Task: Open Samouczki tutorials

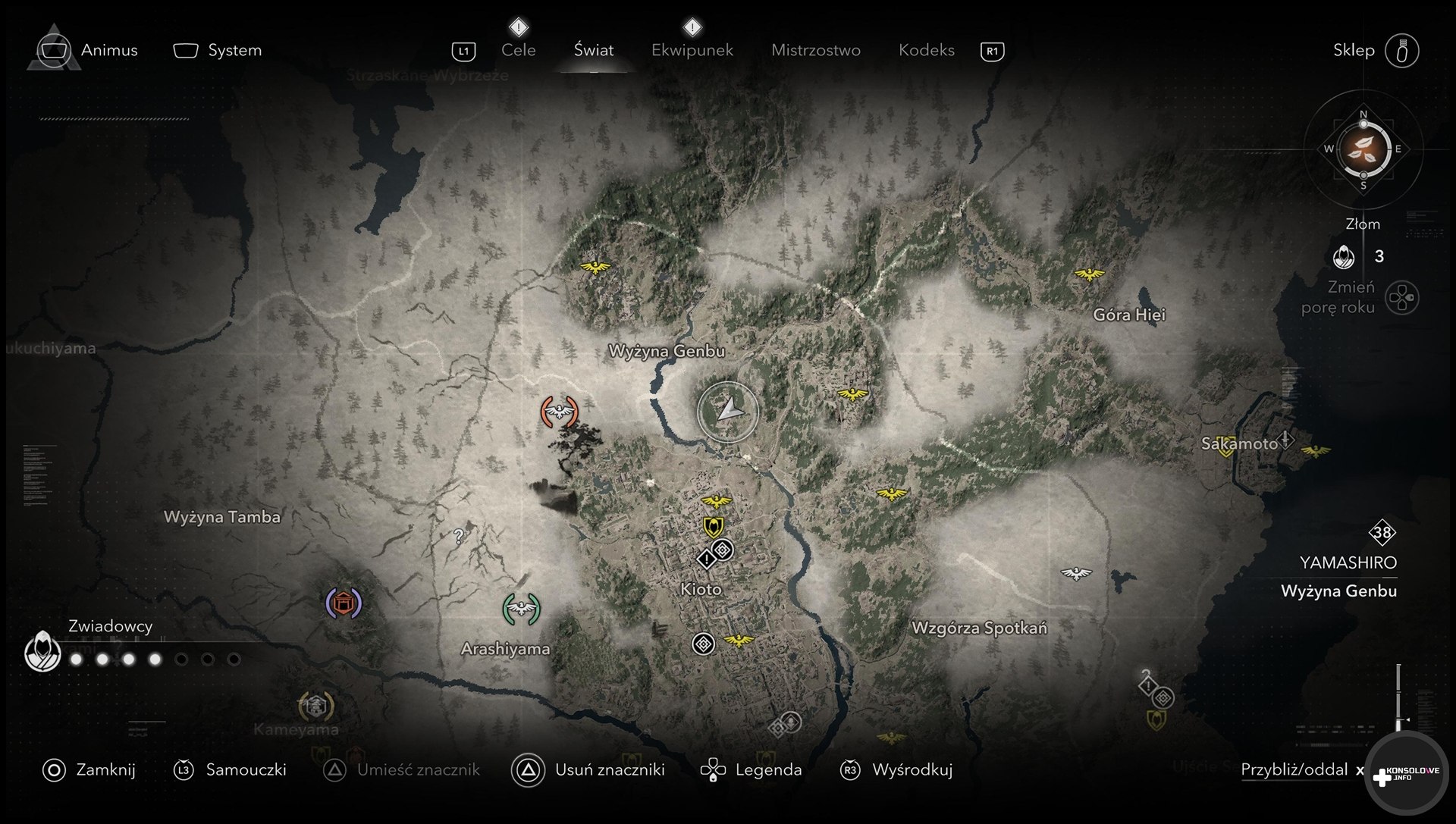Action: 231,770
